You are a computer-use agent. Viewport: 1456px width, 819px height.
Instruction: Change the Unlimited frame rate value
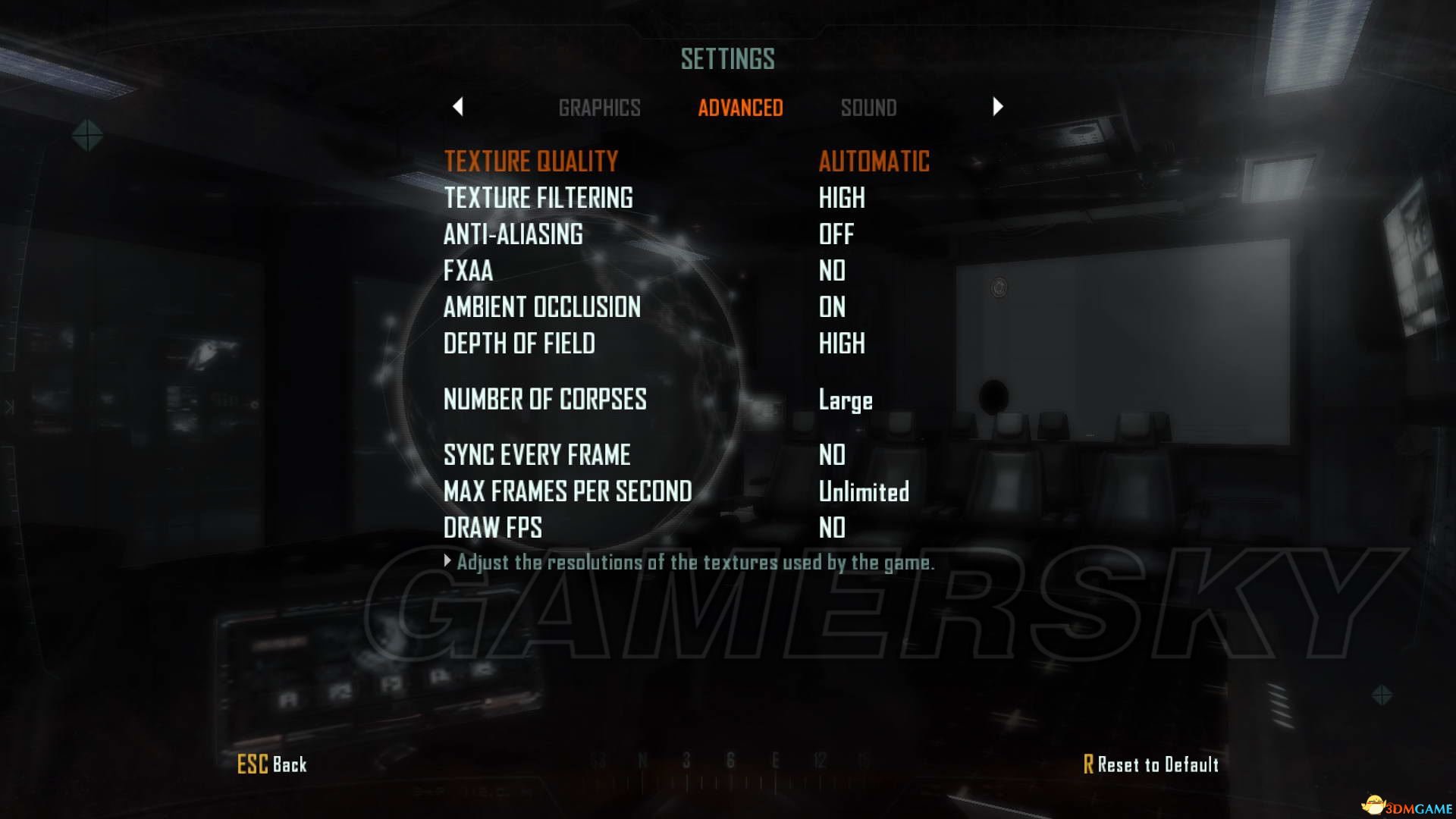[863, 491]
